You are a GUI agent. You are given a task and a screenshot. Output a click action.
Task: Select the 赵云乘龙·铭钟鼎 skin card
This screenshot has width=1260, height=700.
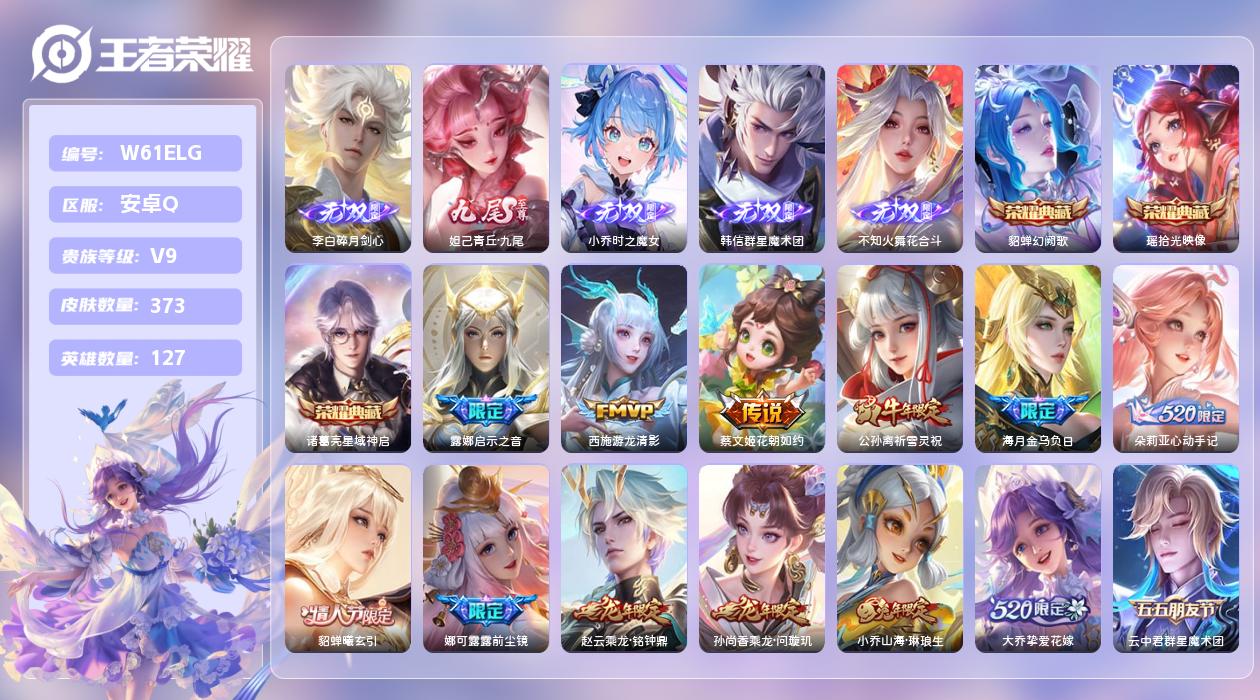[x=624, y=558]
